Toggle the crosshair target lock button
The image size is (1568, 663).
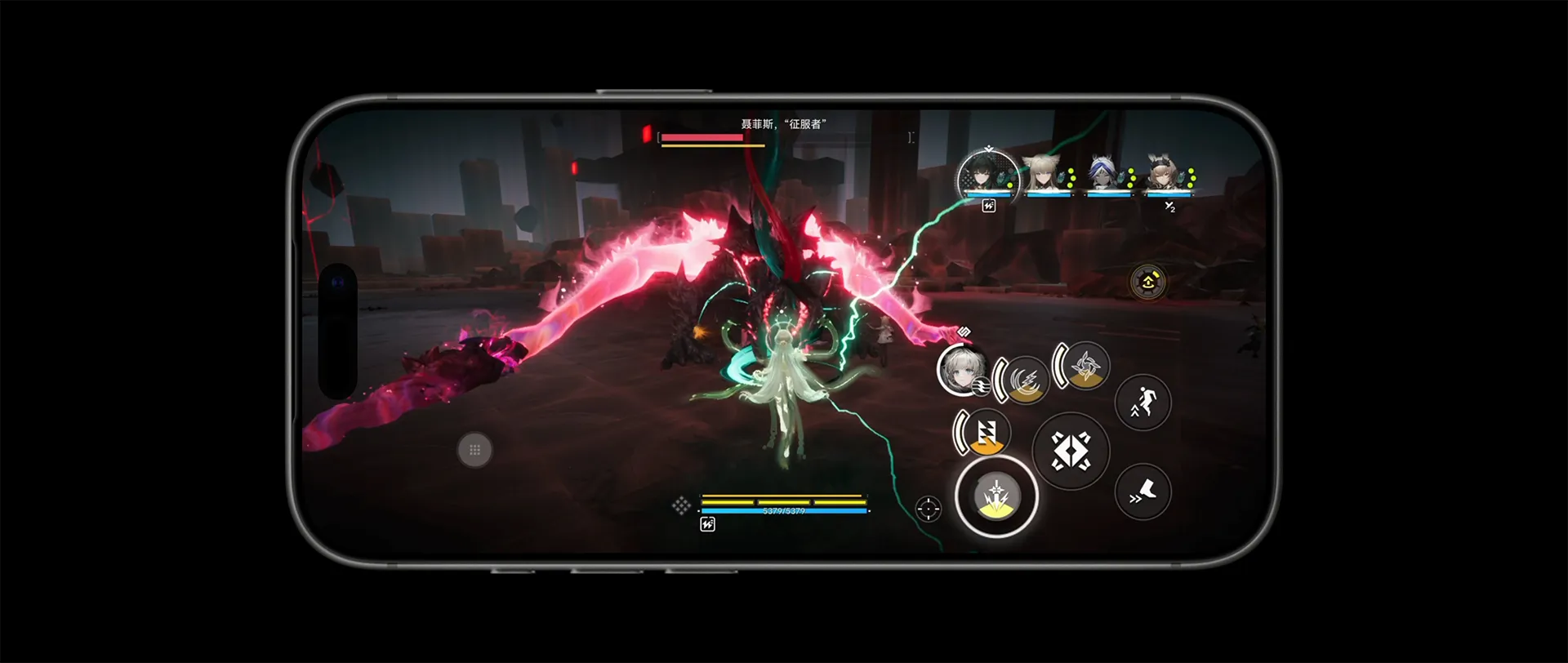pyautogui.click(x=928, y=509)
